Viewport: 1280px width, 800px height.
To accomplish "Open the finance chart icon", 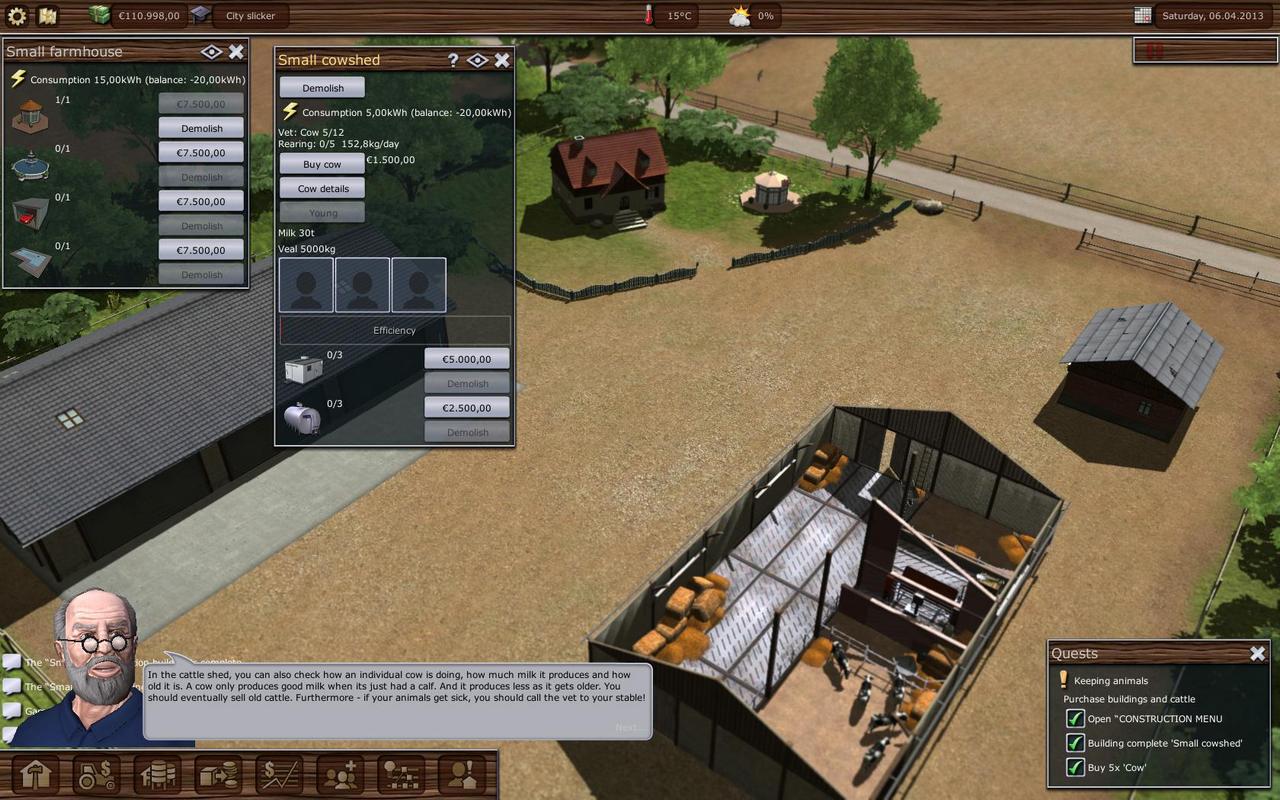I will [x=279, y=775].
